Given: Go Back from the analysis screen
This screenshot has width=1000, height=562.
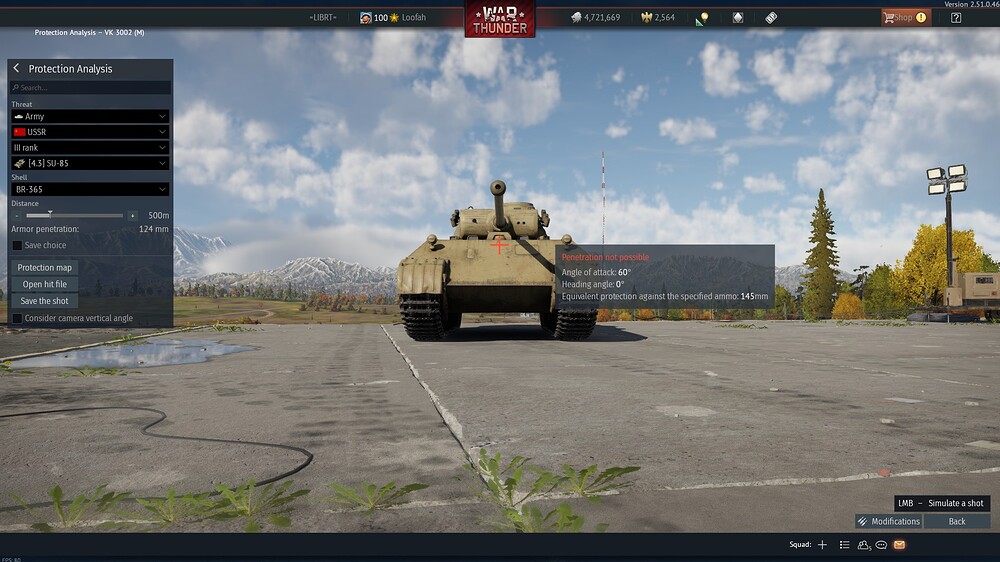Looking at the screenshot, I should pos(957,521).
